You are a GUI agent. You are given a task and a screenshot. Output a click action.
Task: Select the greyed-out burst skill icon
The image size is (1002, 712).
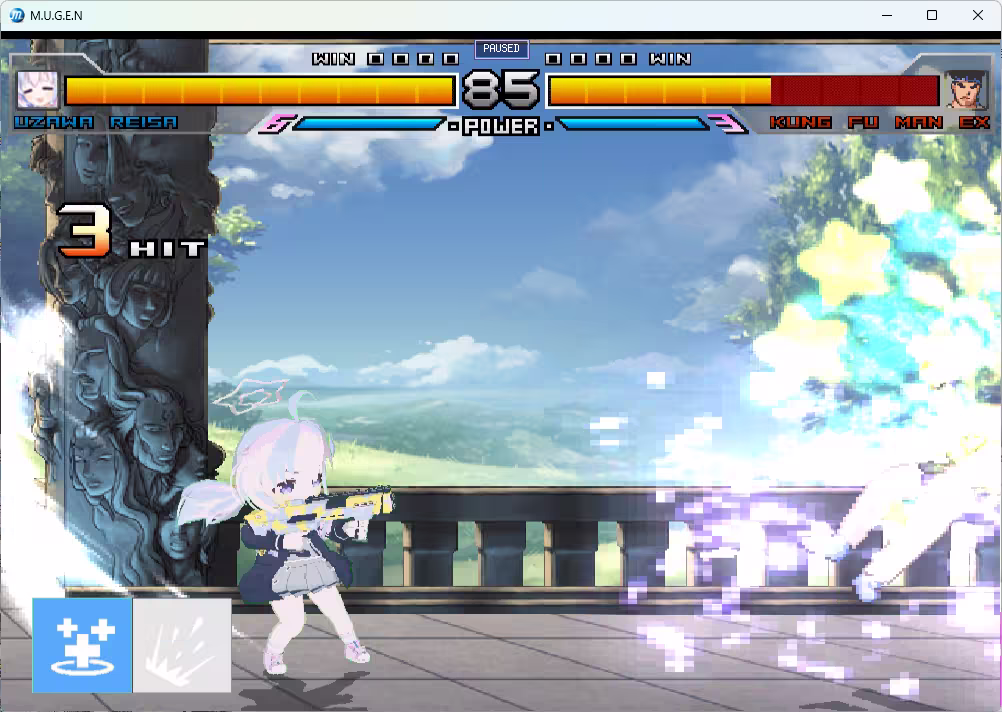(x=182, y=645)
